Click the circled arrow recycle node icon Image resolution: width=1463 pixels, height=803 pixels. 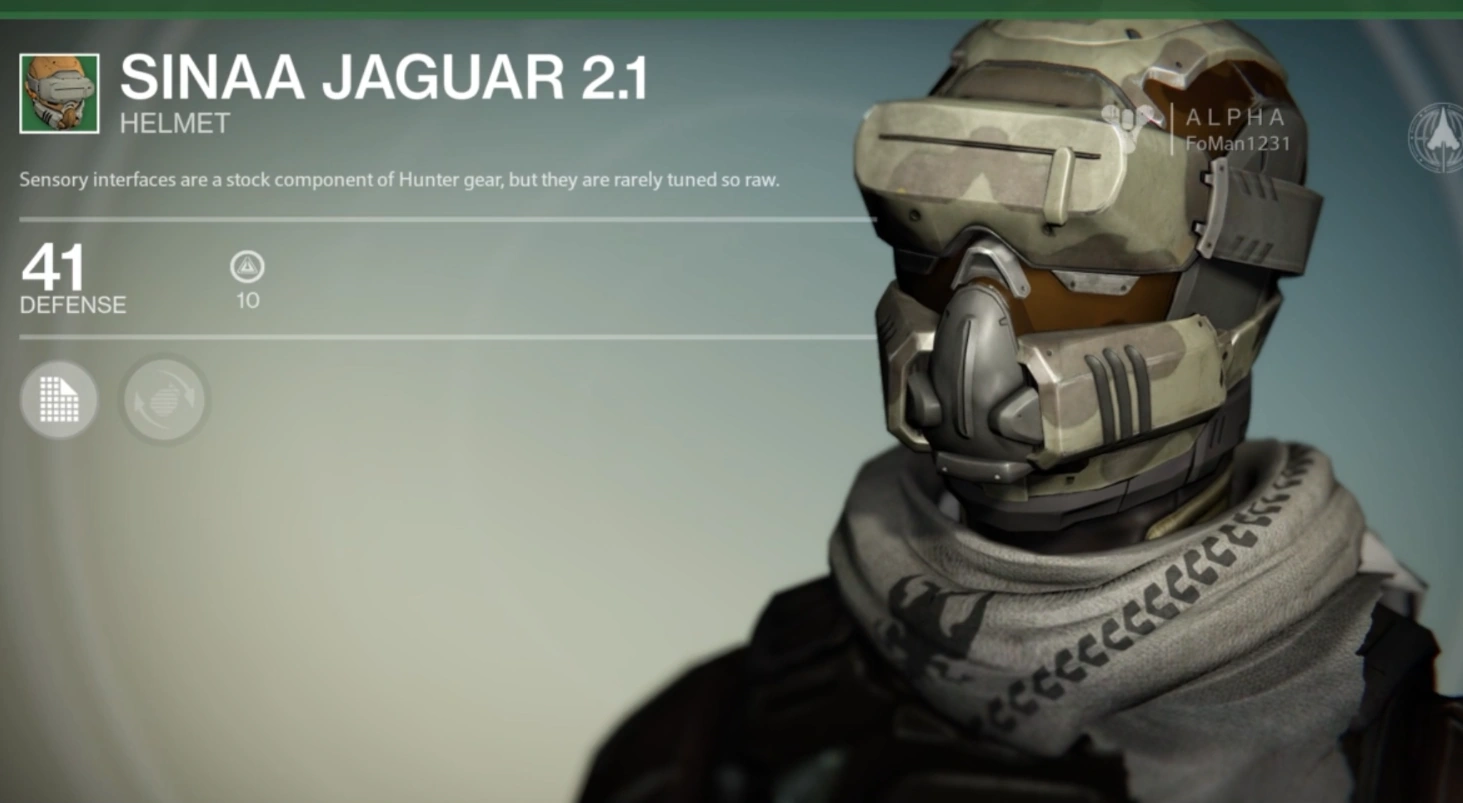coord(164,399)
